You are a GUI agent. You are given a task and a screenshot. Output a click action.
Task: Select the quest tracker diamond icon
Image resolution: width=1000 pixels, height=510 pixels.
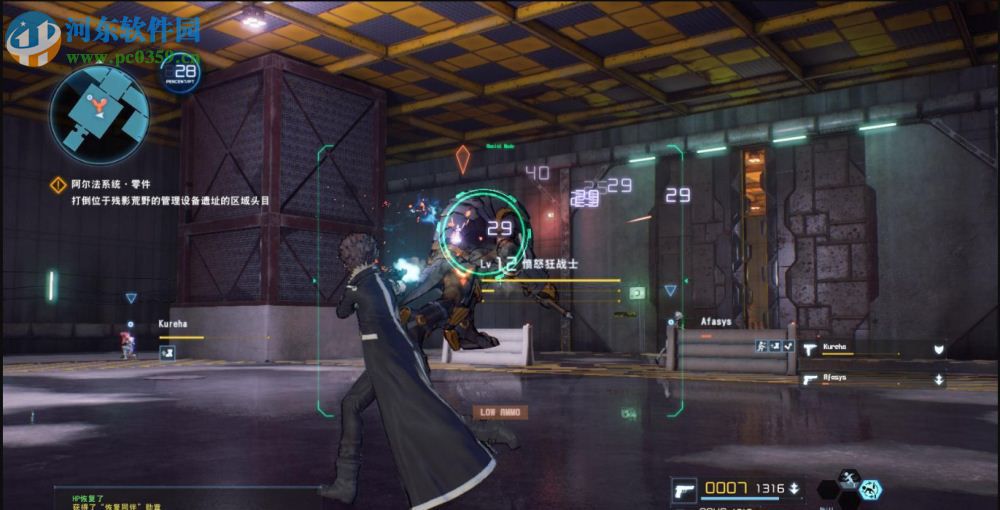pyautogui.click(x=60, y=185)
